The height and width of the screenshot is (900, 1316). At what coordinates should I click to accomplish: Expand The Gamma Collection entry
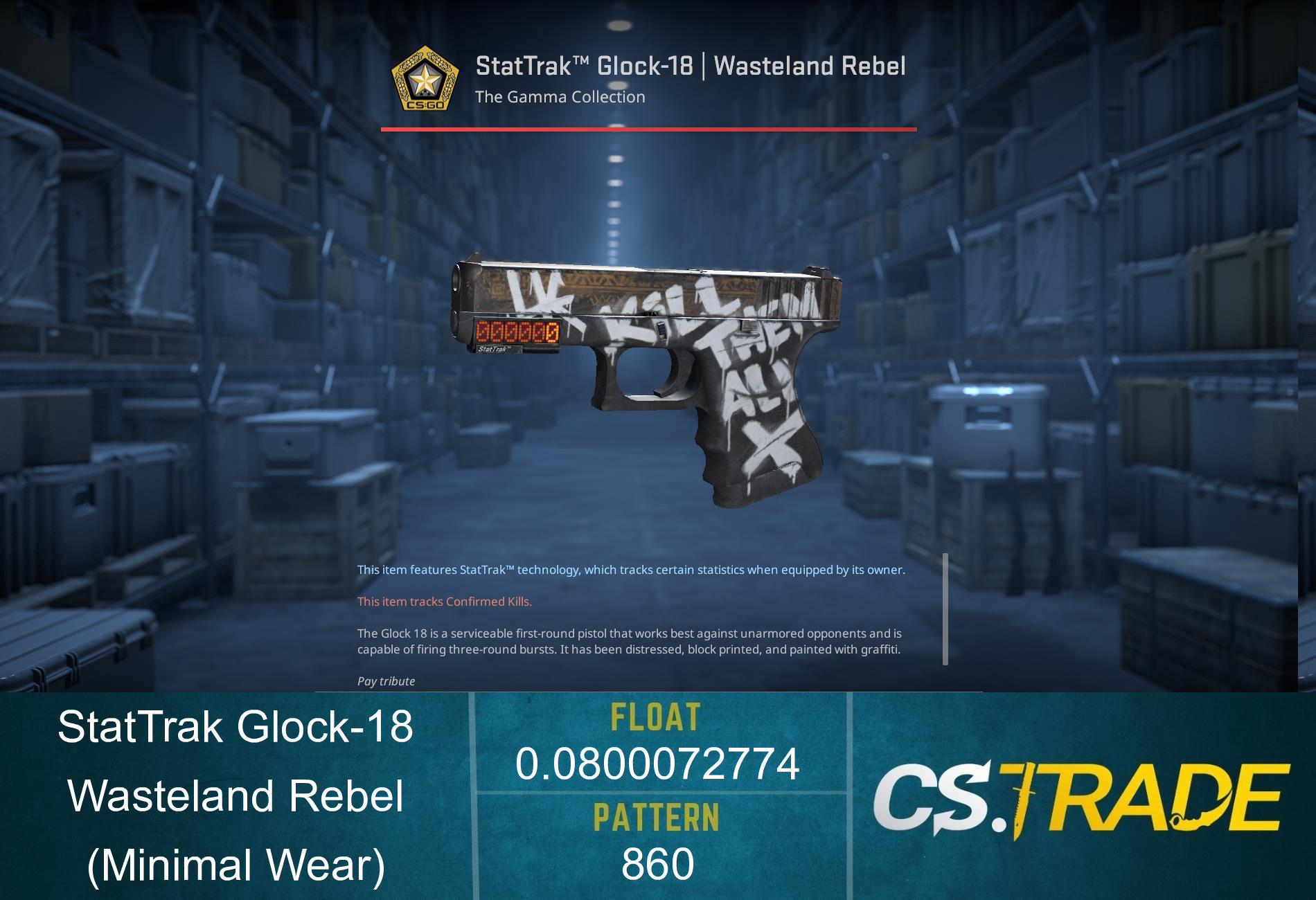pos(558,97)
